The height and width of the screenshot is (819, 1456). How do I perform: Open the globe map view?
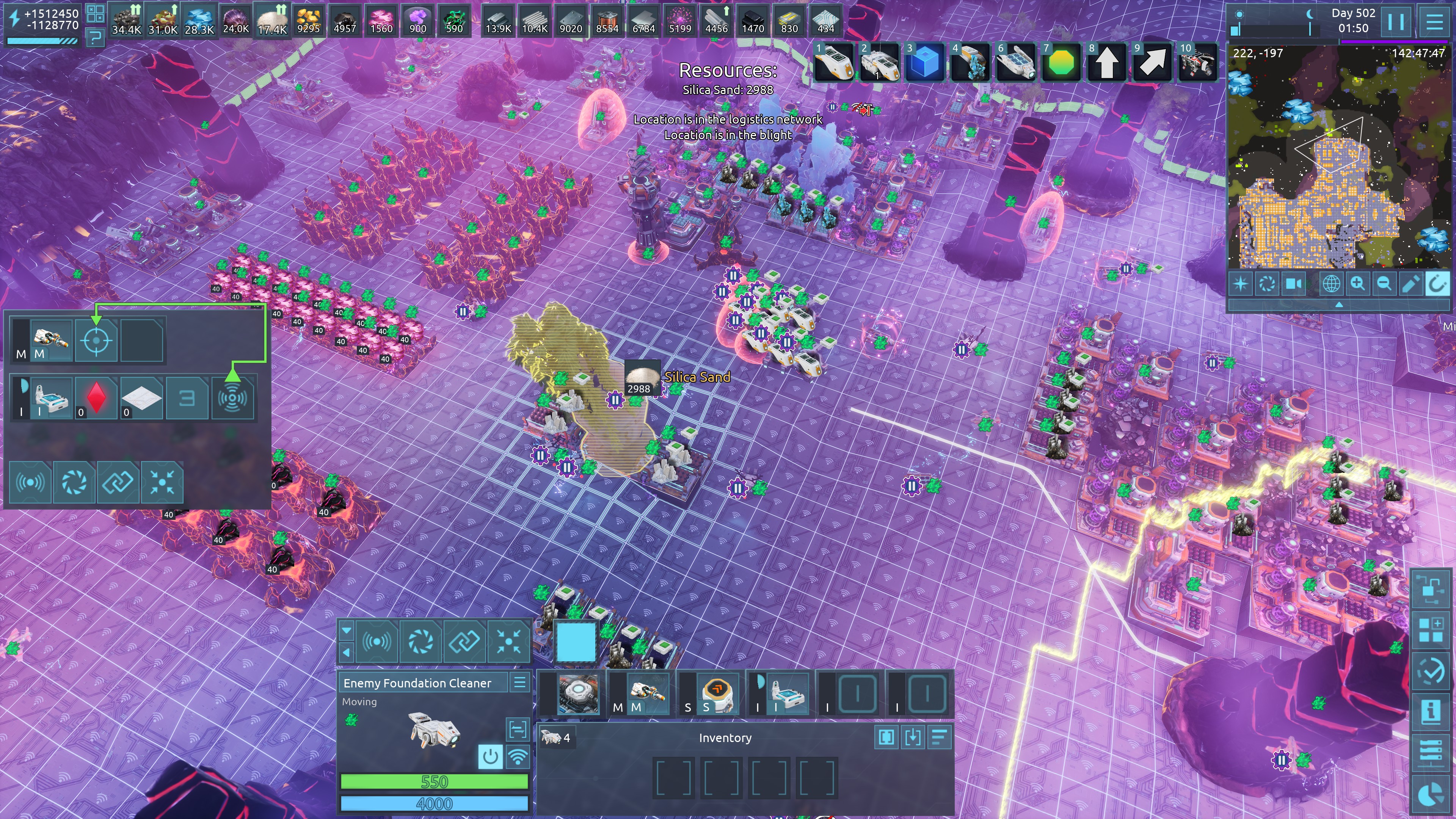click(1330, 284)
